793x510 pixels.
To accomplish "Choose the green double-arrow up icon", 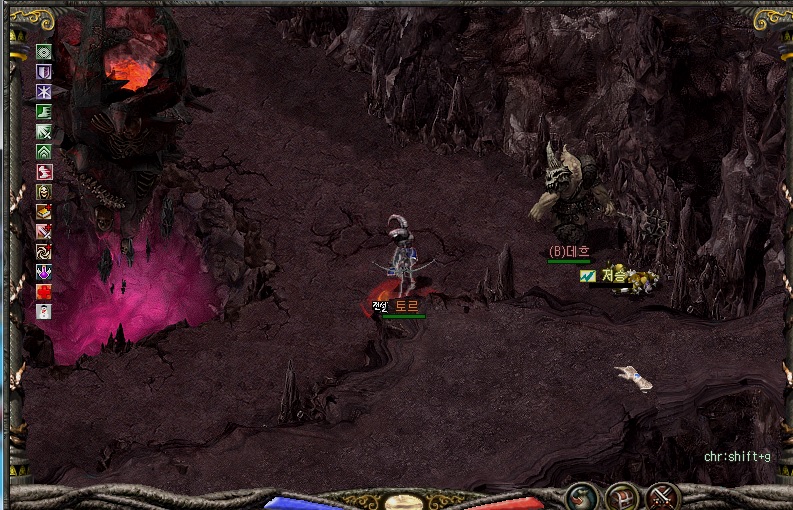I will tap(44, 152).
